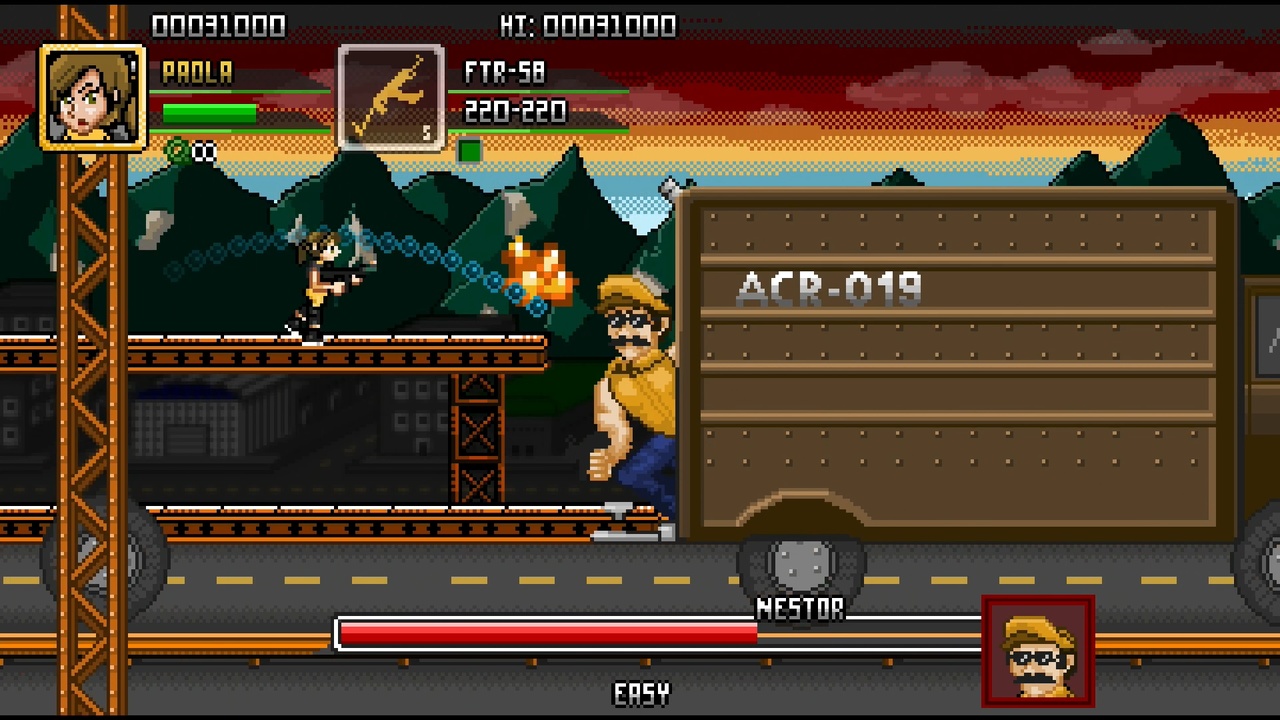
Task: Click Paola's running character sprite
Action: pos(318,283)
